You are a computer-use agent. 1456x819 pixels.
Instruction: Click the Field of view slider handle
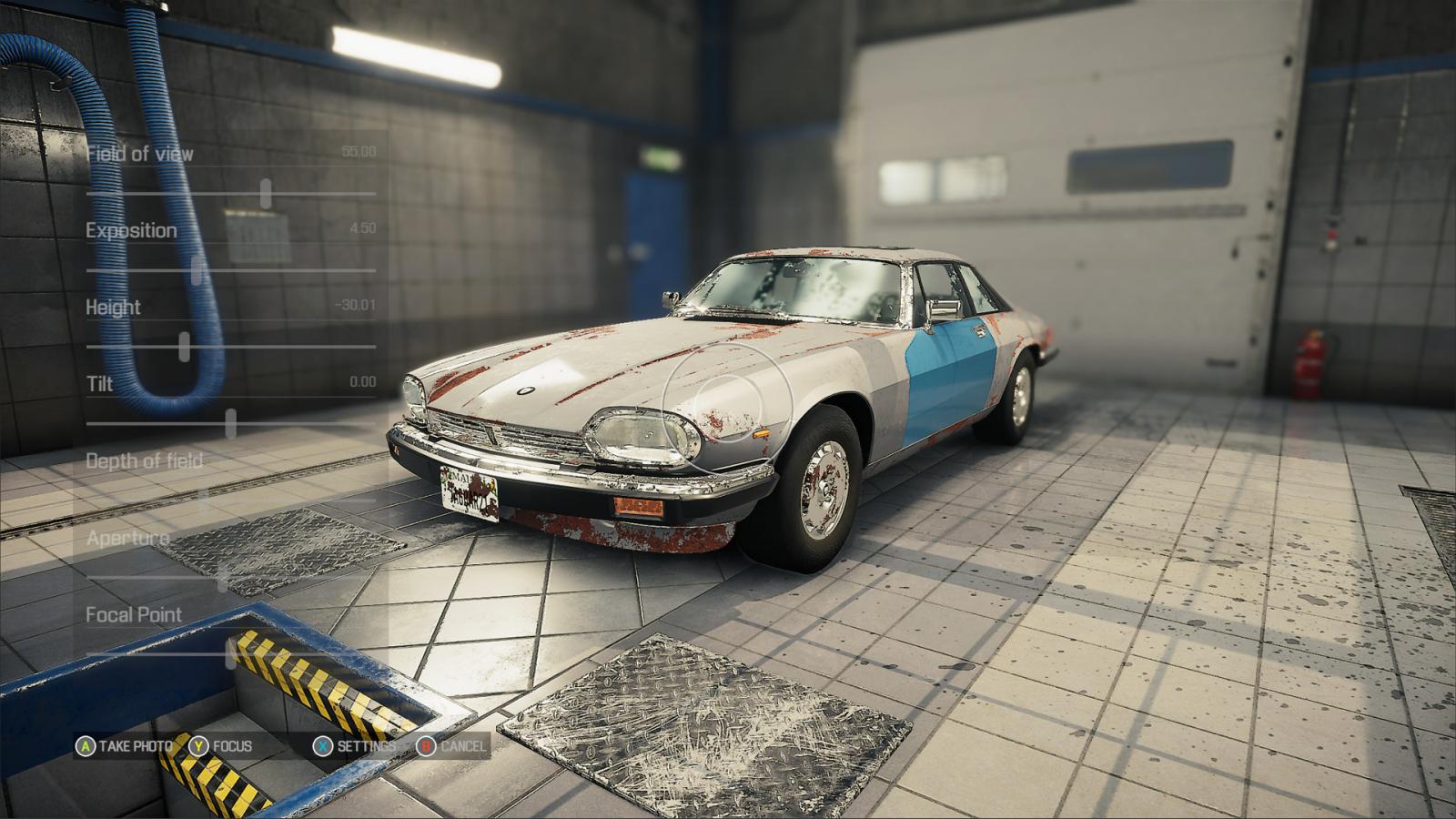tap(266, 193)
